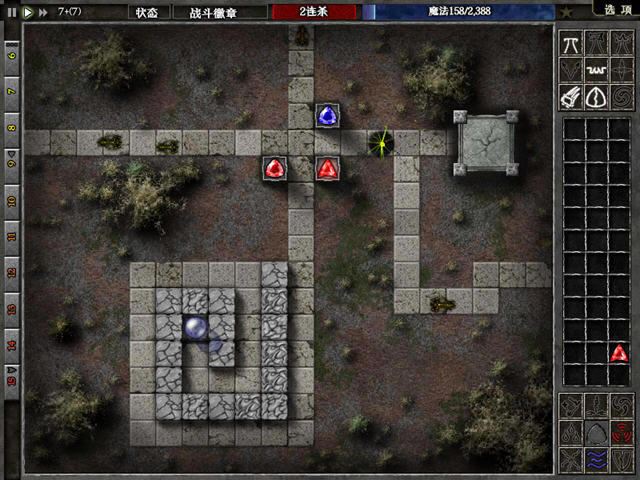Open the 状态 status panel
The width and height of the screenshot is (640, 480).
click(x=146, y=12)
